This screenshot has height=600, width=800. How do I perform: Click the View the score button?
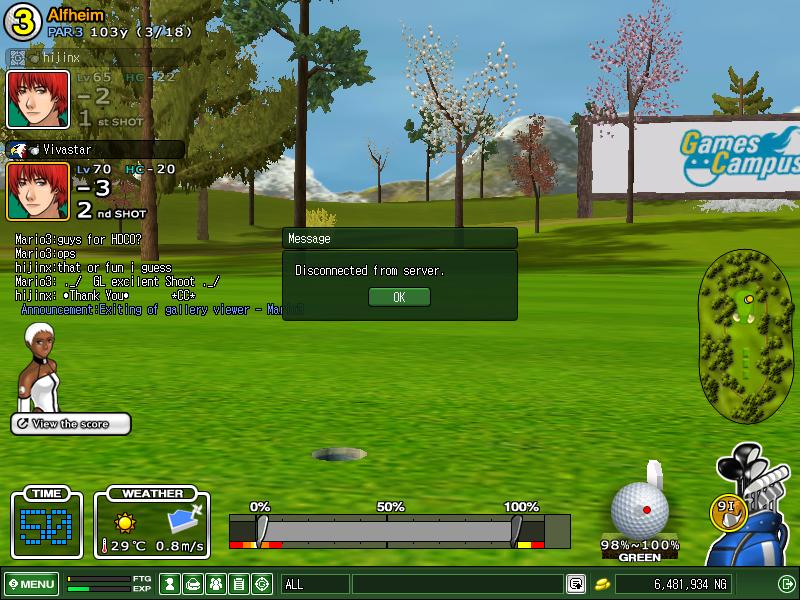[71, 424]
